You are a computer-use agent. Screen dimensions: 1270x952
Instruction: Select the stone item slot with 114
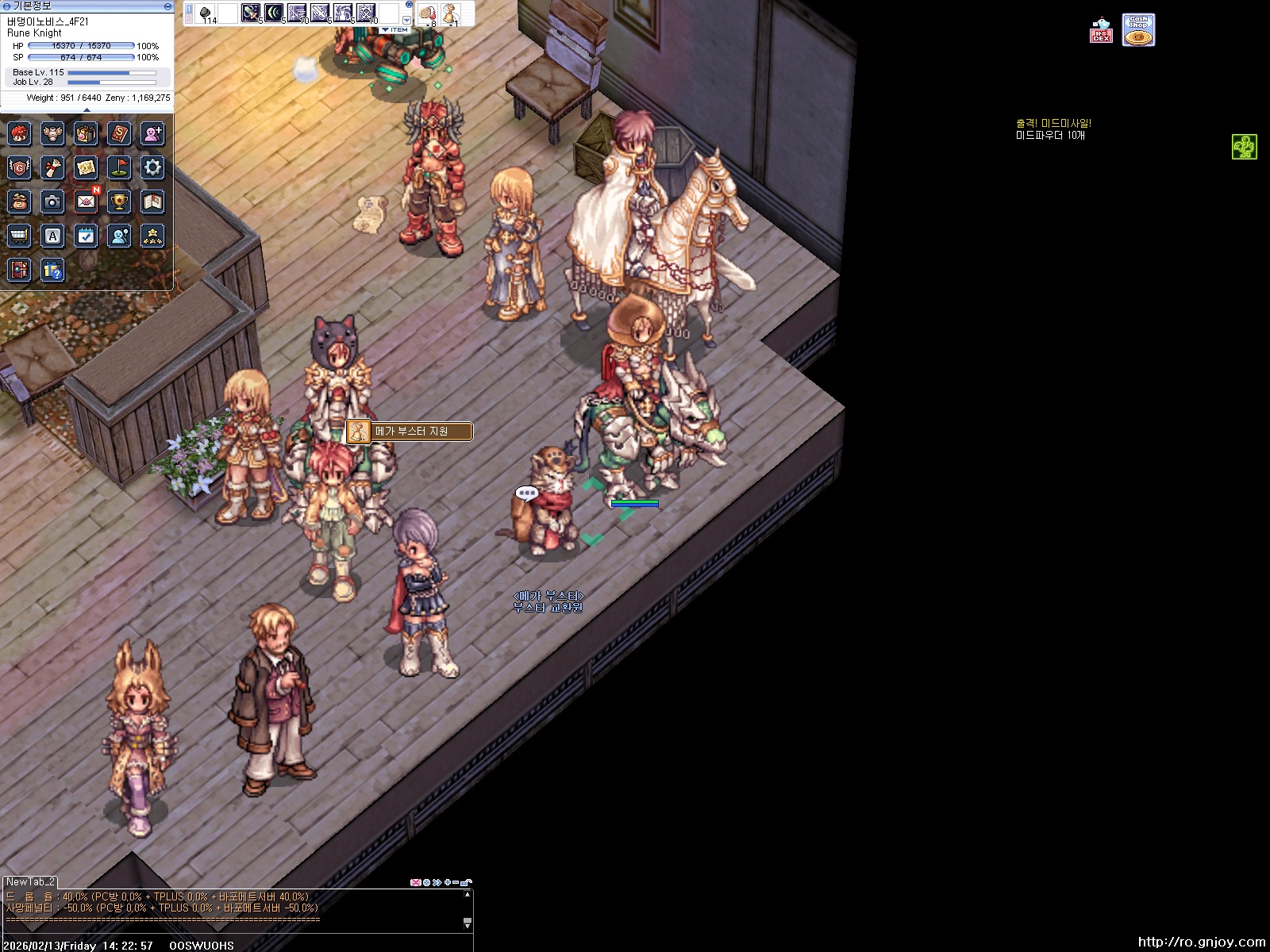tap(206, 13)
